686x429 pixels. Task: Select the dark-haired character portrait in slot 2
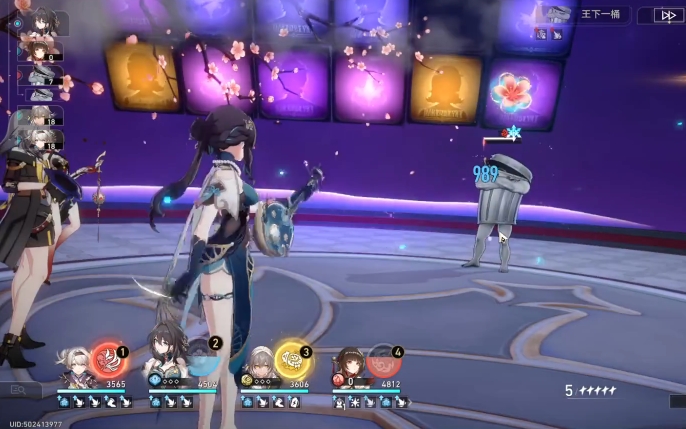tap(165, 360)
